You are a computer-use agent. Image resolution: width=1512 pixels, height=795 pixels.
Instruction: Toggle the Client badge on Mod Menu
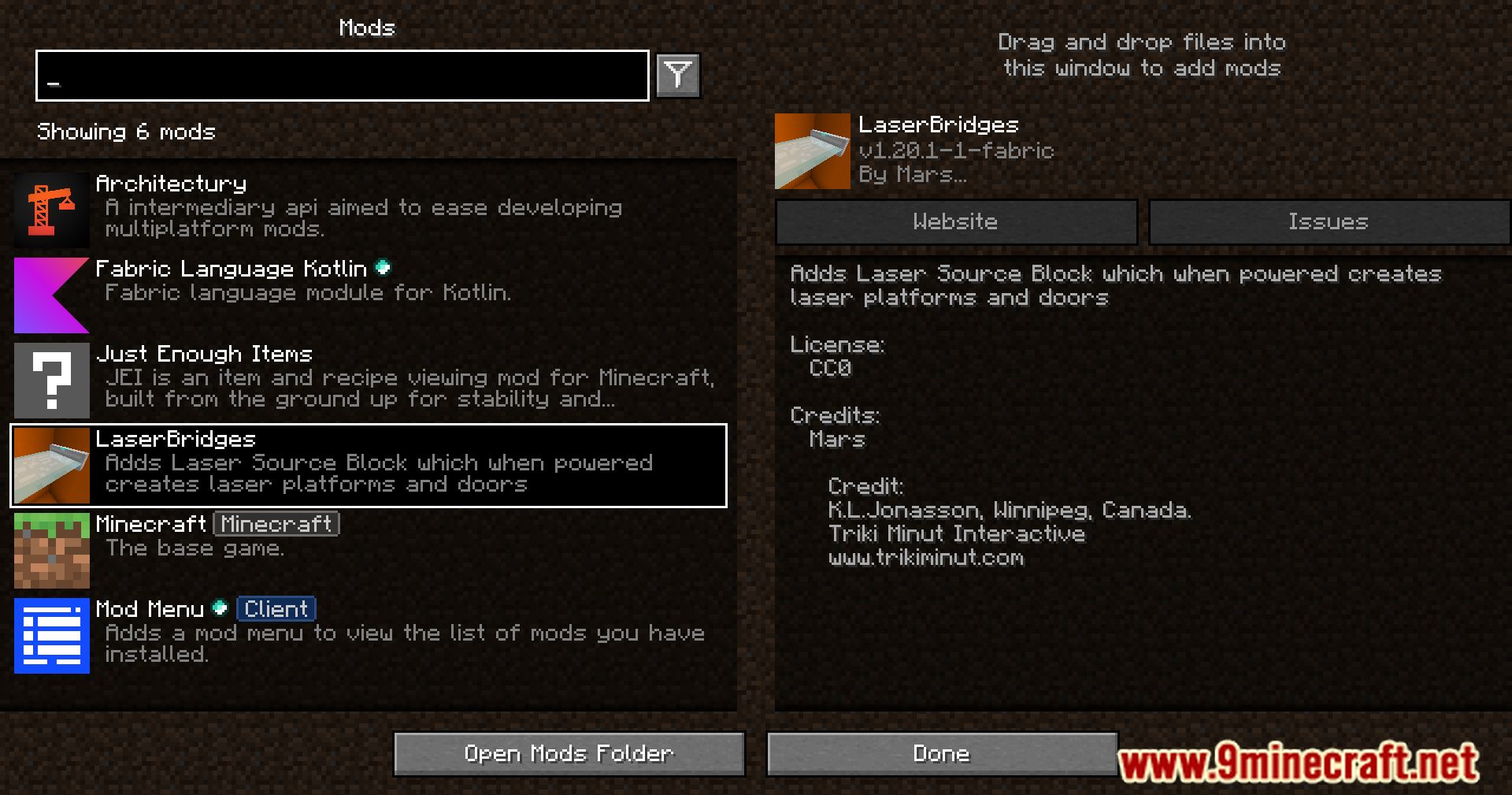276,608
